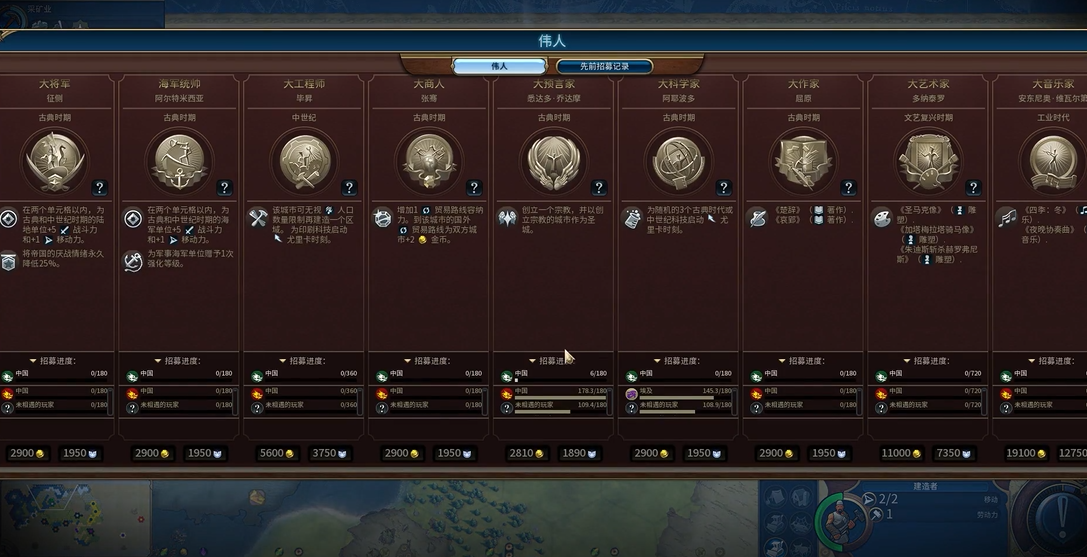The image size is (1087, 557).
Task: Switch to the 先前招募记录 tab
Action: (590, 66)
